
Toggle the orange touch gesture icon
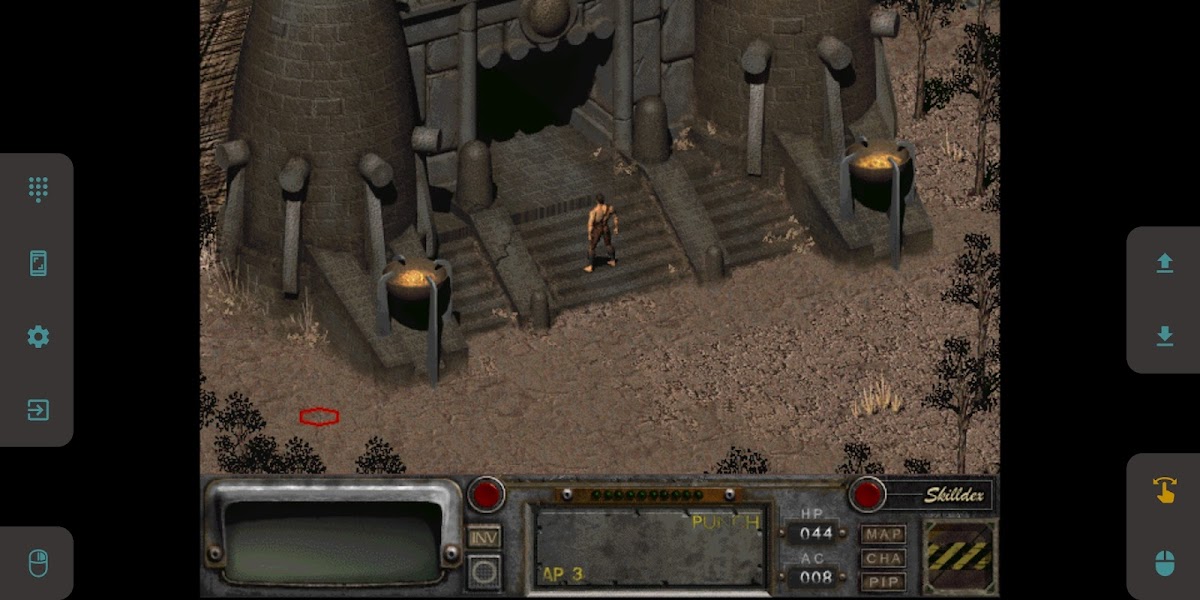tap(1164, 490)
